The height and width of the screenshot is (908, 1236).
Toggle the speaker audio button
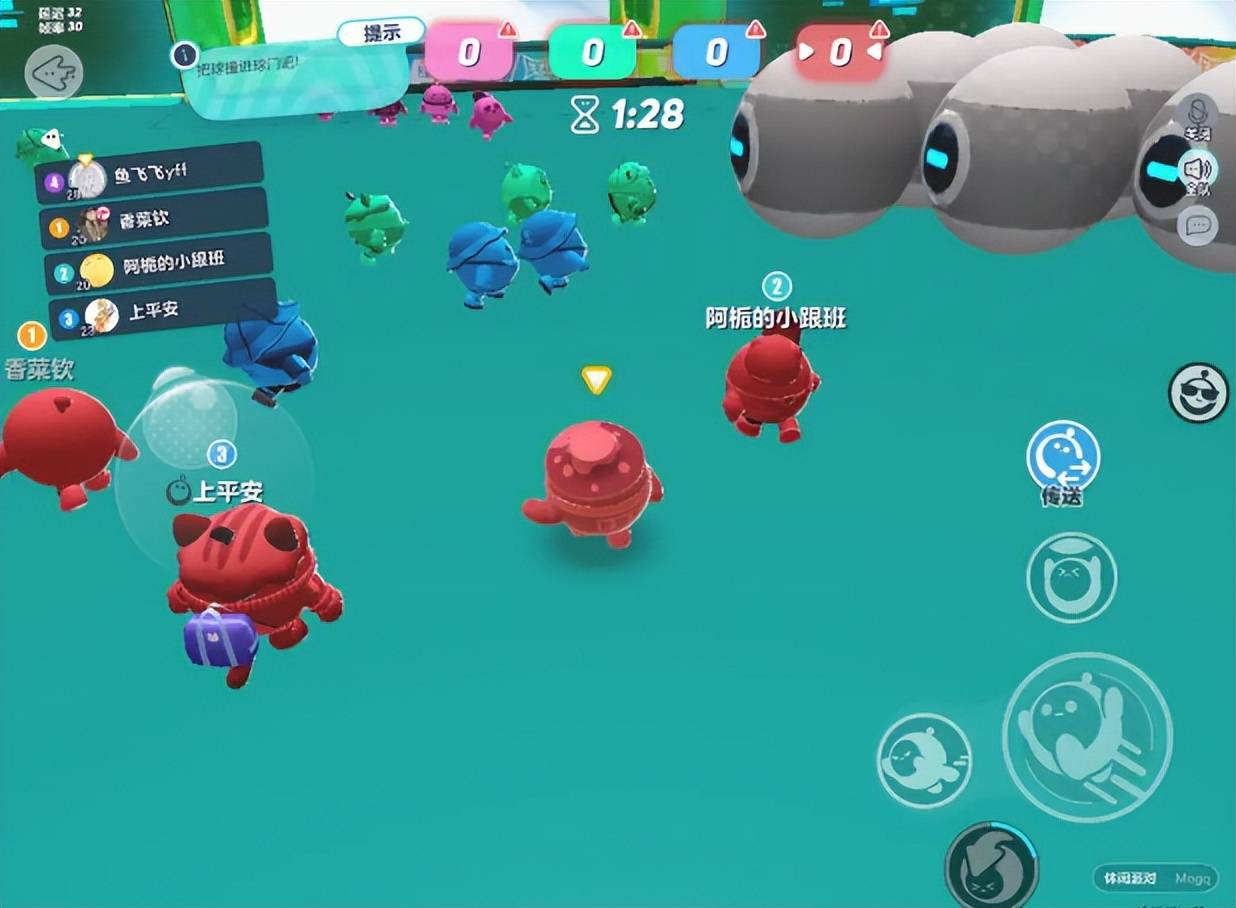1197,172
